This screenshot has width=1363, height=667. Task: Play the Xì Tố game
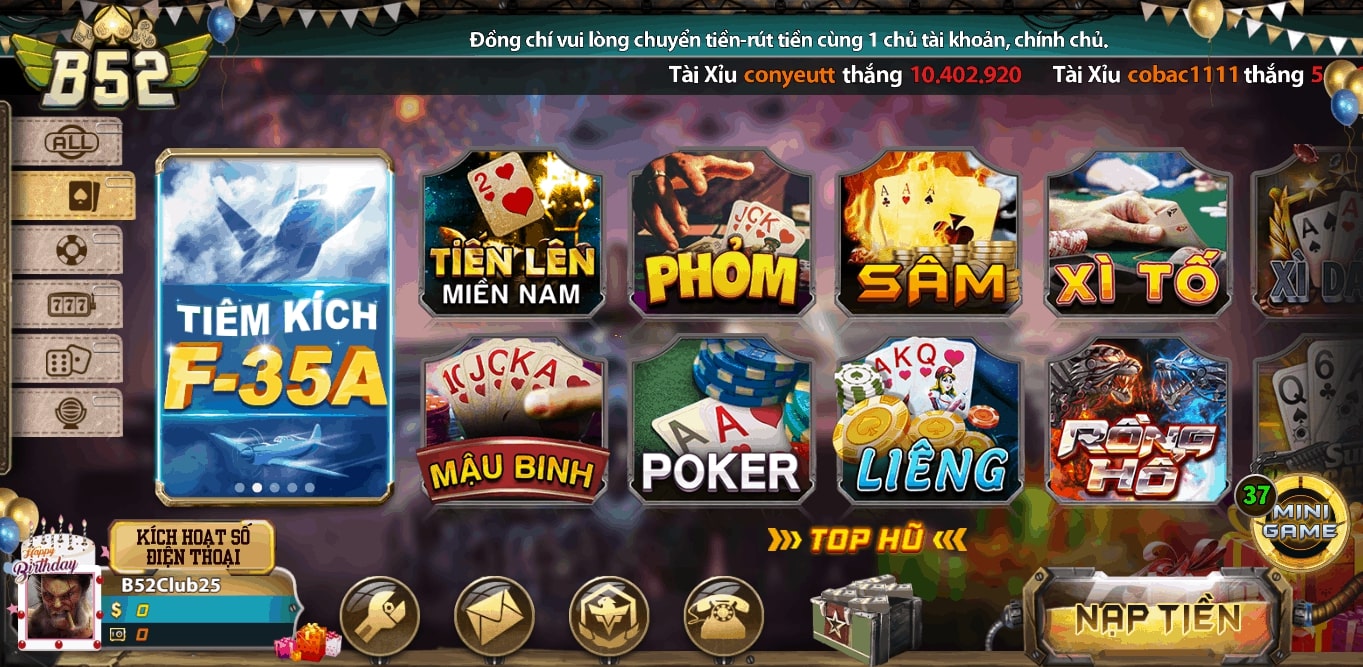(1138, 233)
